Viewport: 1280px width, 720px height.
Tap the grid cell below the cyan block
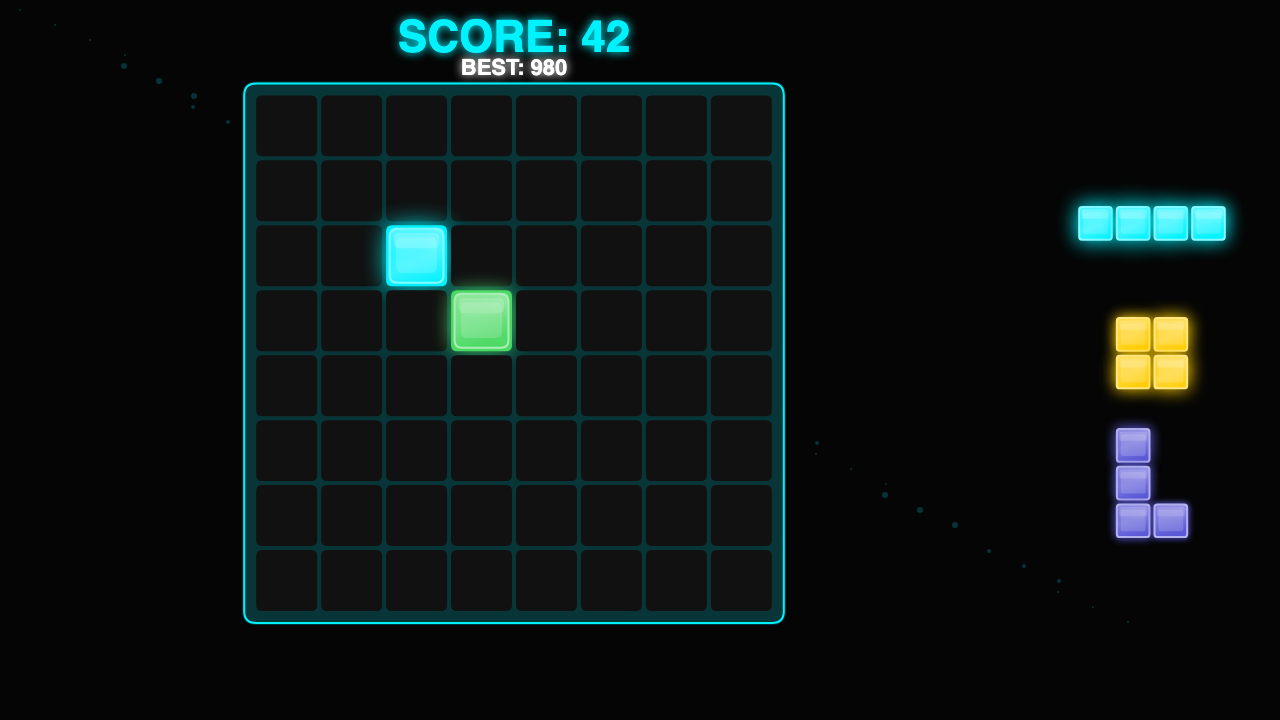[x=416, y=321]
